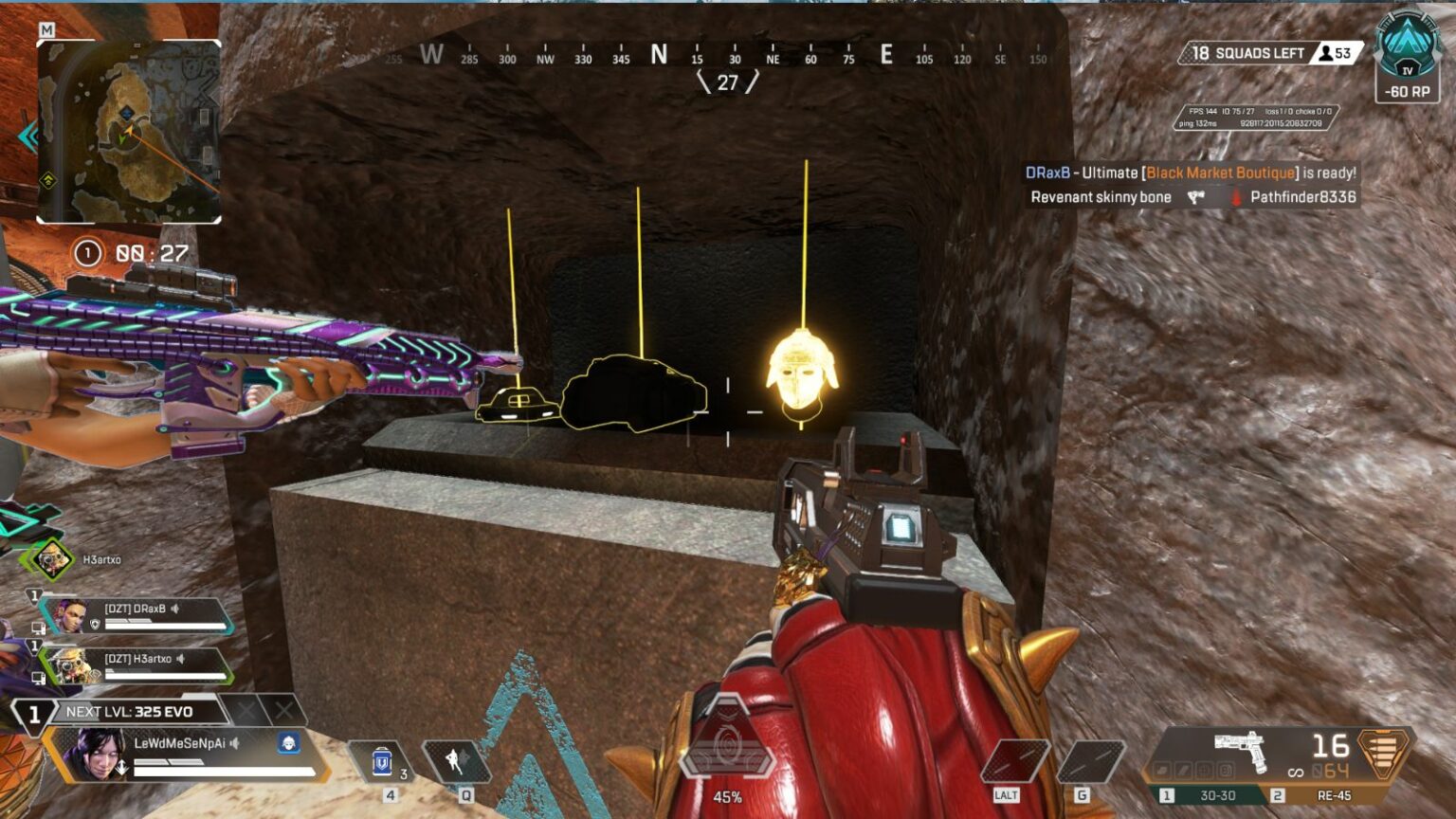
Task: Click the player count icon showing 53
Action: click(1327, 53)
